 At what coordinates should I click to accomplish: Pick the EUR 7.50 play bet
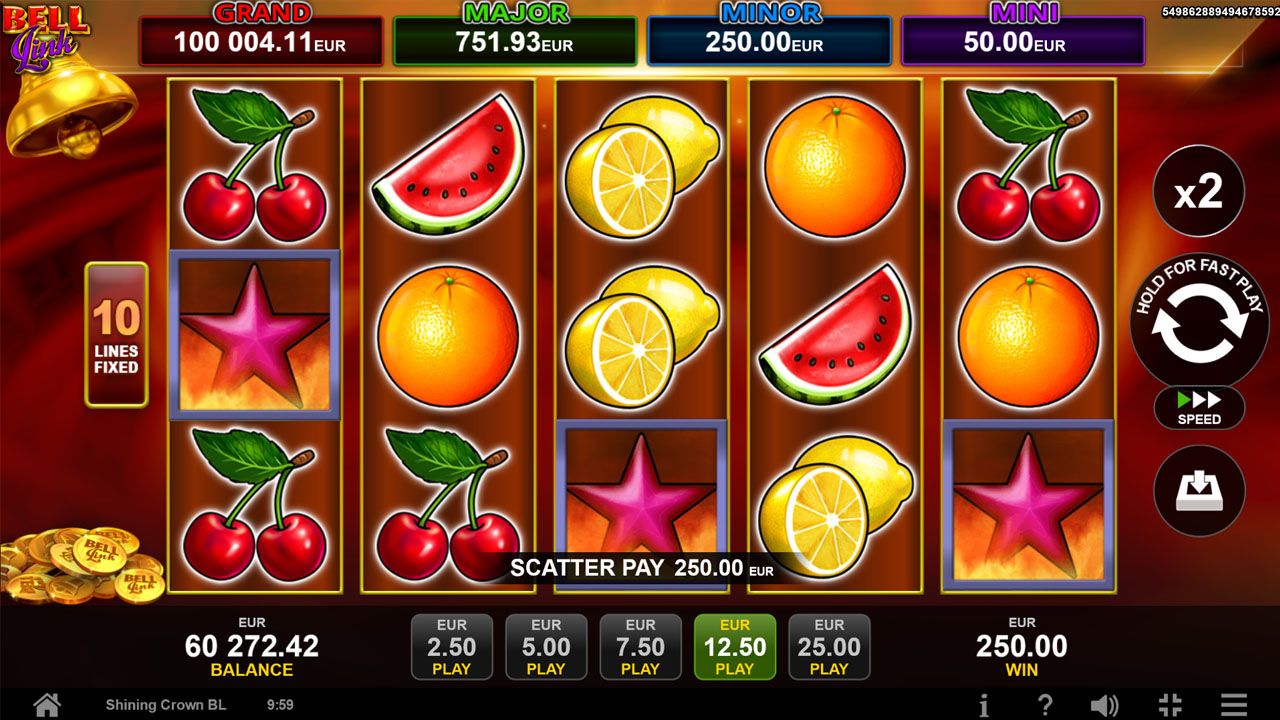[x=640, y=647]
